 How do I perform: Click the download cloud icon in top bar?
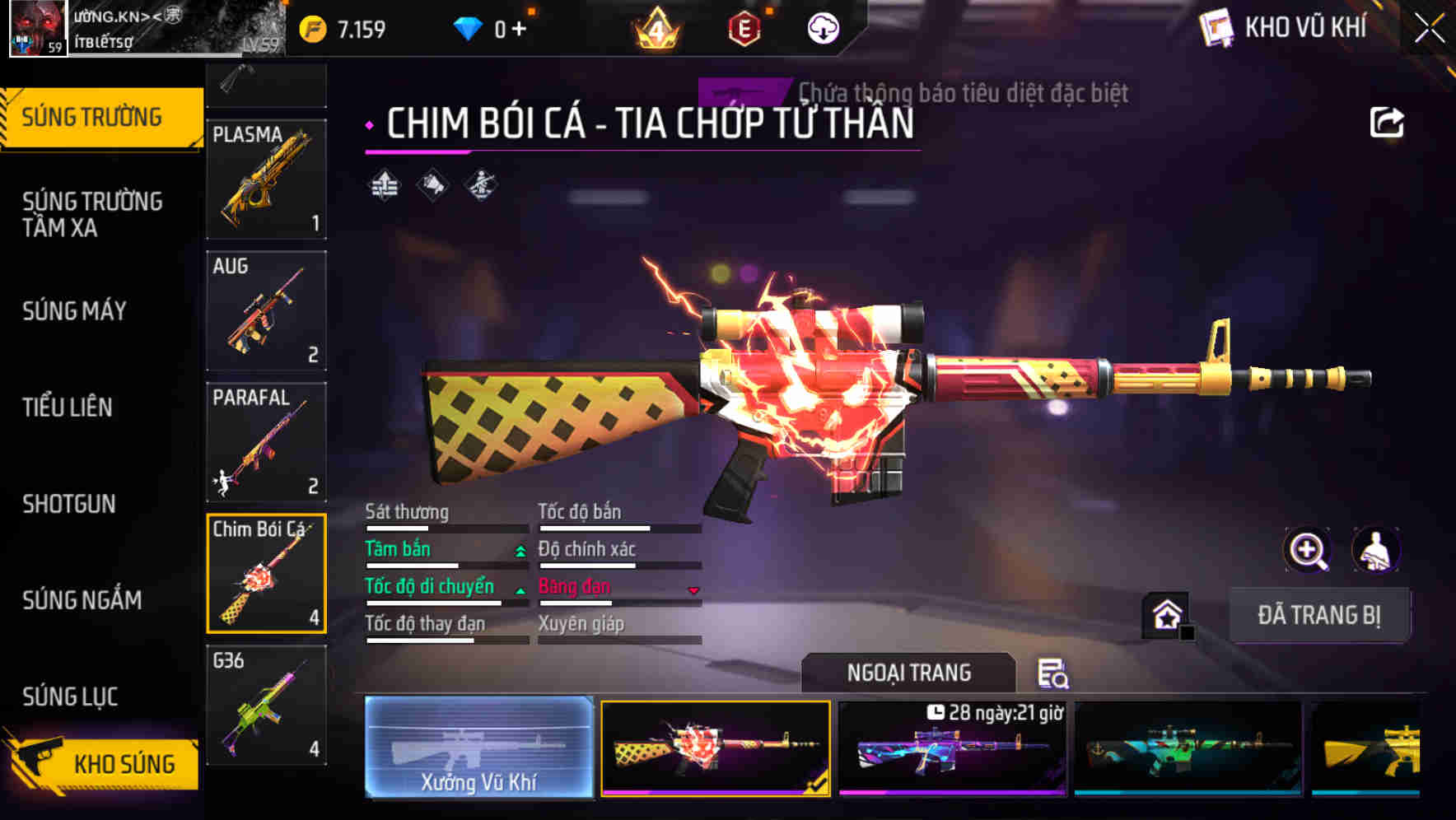click(x=821, y=27)
